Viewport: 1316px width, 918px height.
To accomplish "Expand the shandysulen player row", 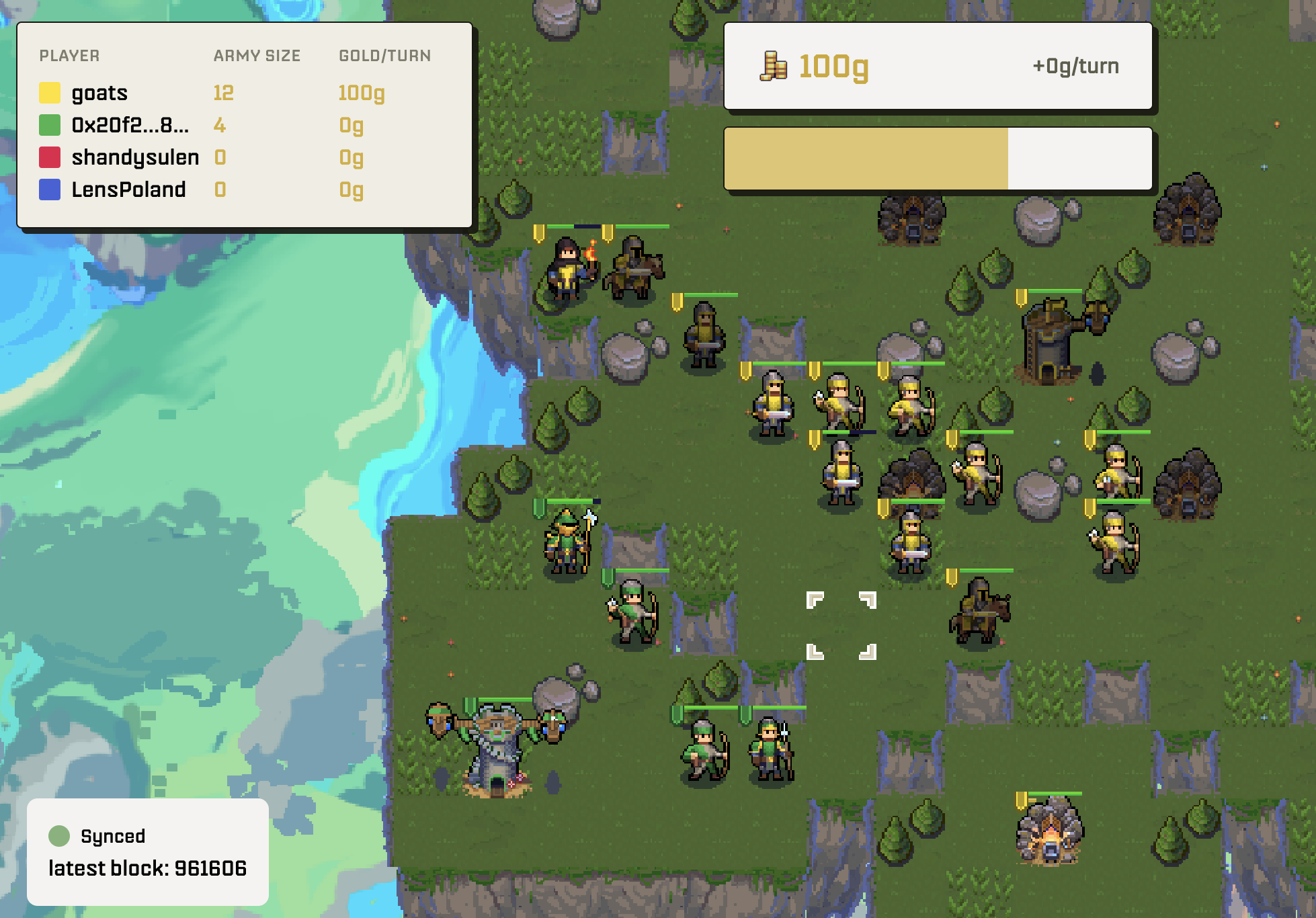I will 134,156.
